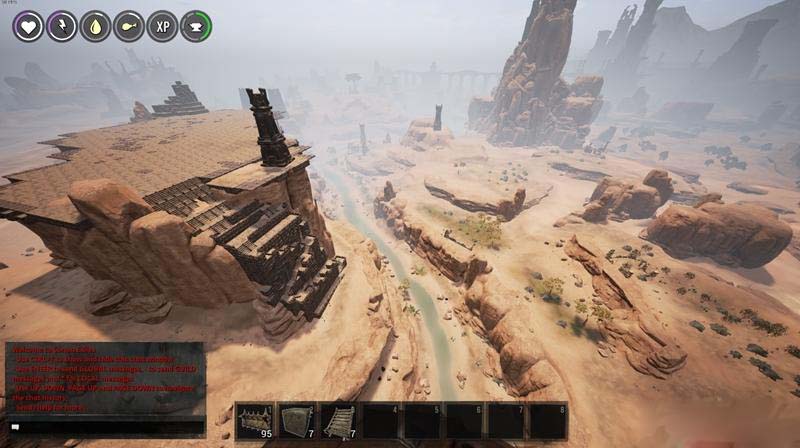800x448 pixels.
Task: Focus the chat message log window
Action: pyautogui.click(x=104, y=378)
